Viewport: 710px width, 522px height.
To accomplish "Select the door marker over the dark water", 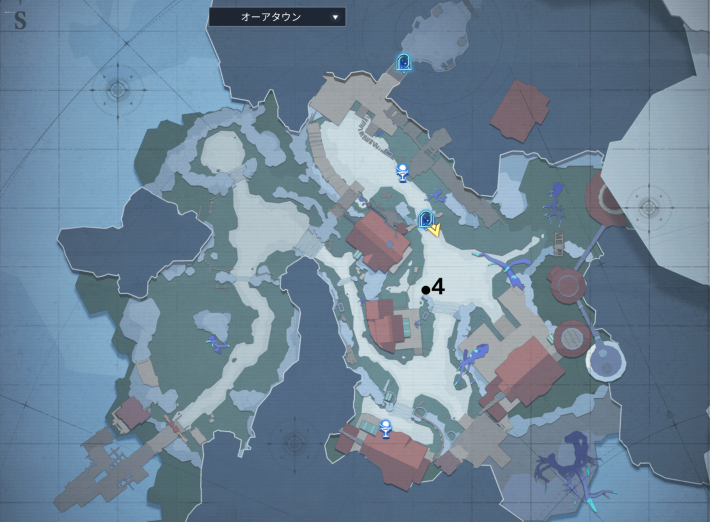I will [x=404, y=63].
